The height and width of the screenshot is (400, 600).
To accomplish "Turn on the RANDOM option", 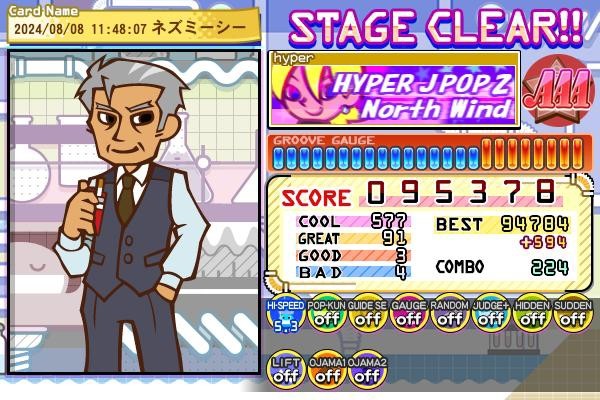I will [x=450, y=316].
